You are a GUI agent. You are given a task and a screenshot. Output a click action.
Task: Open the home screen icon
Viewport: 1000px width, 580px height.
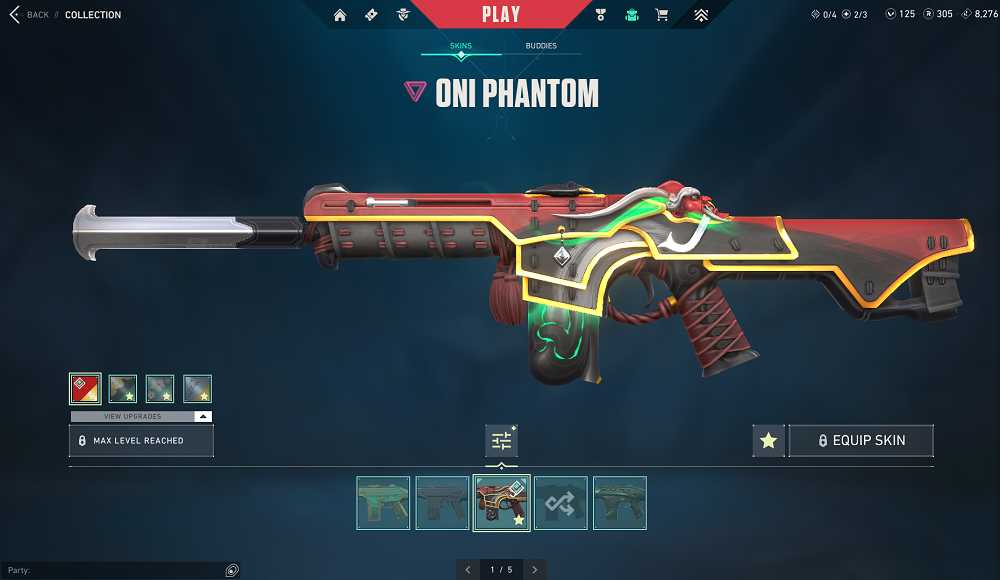(x=340, y=15)
